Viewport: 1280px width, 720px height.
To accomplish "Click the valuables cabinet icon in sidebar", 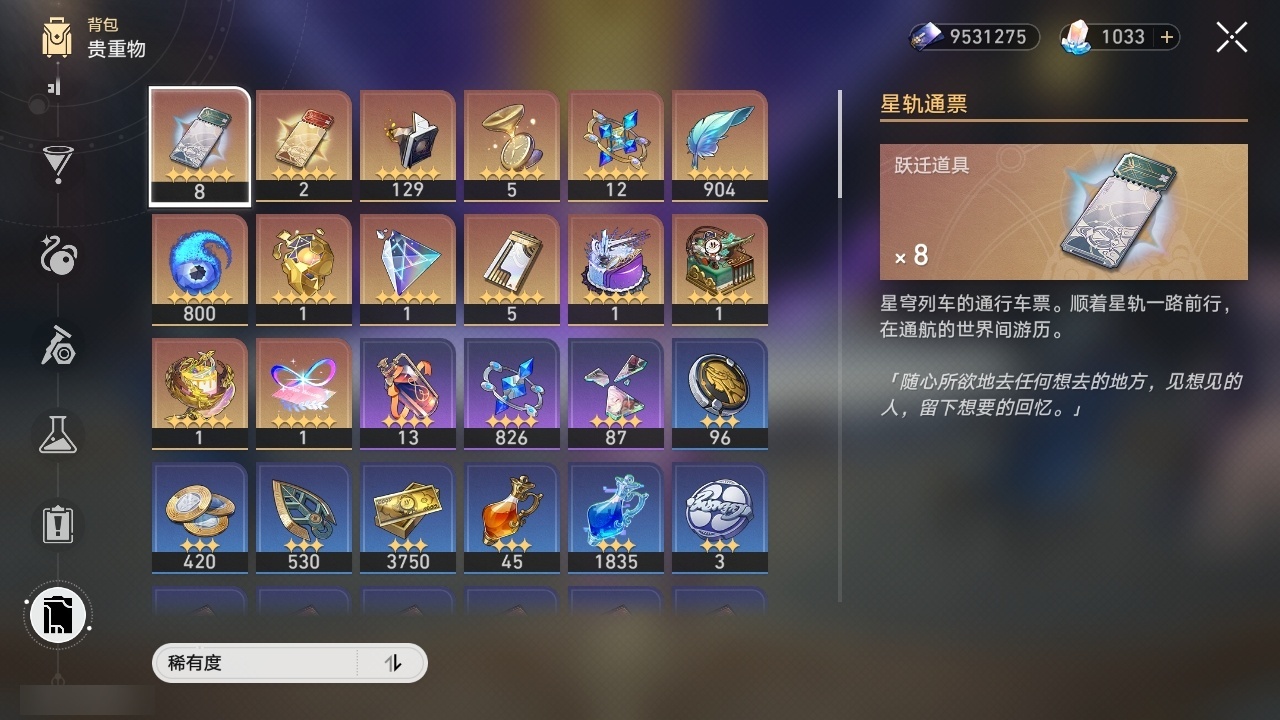I will pos(57,615).
